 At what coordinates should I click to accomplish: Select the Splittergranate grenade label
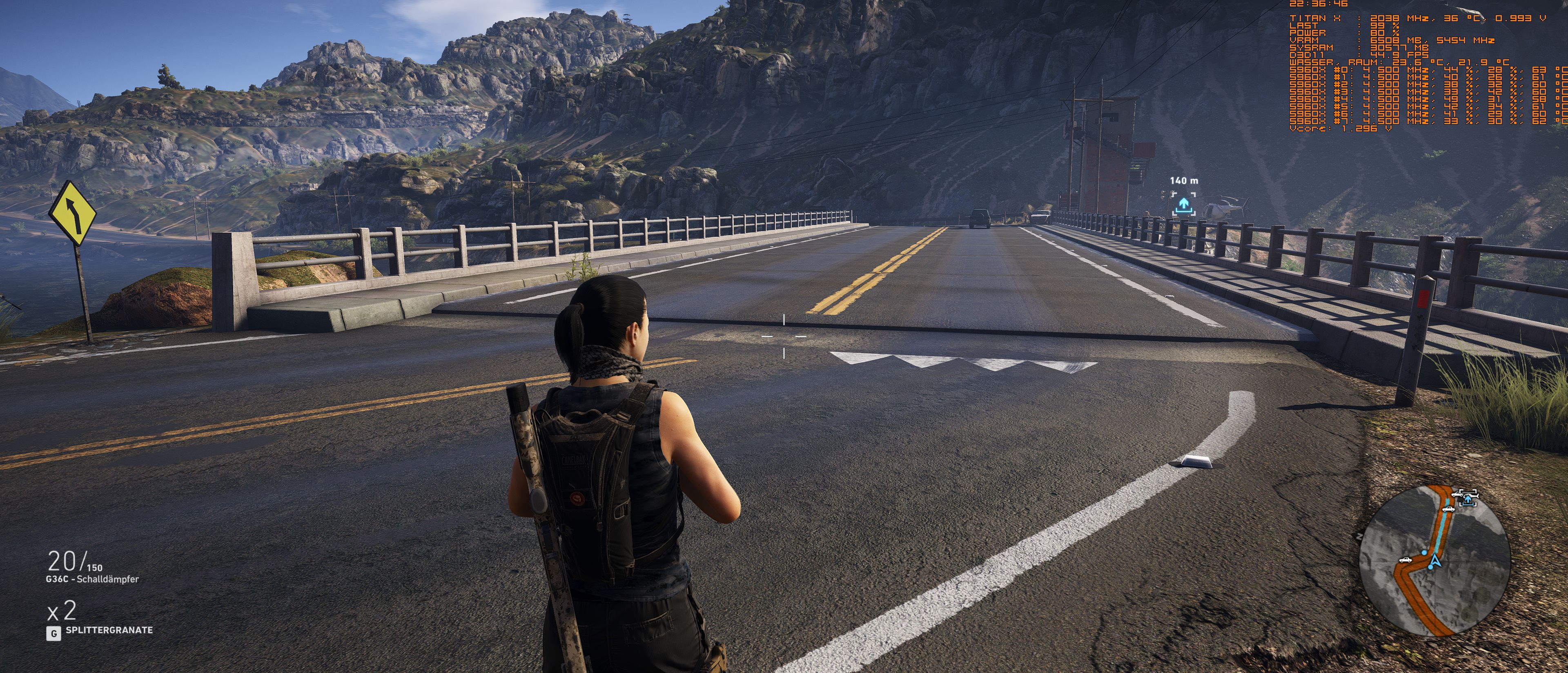pyautogui.click(x=109, y=631)
